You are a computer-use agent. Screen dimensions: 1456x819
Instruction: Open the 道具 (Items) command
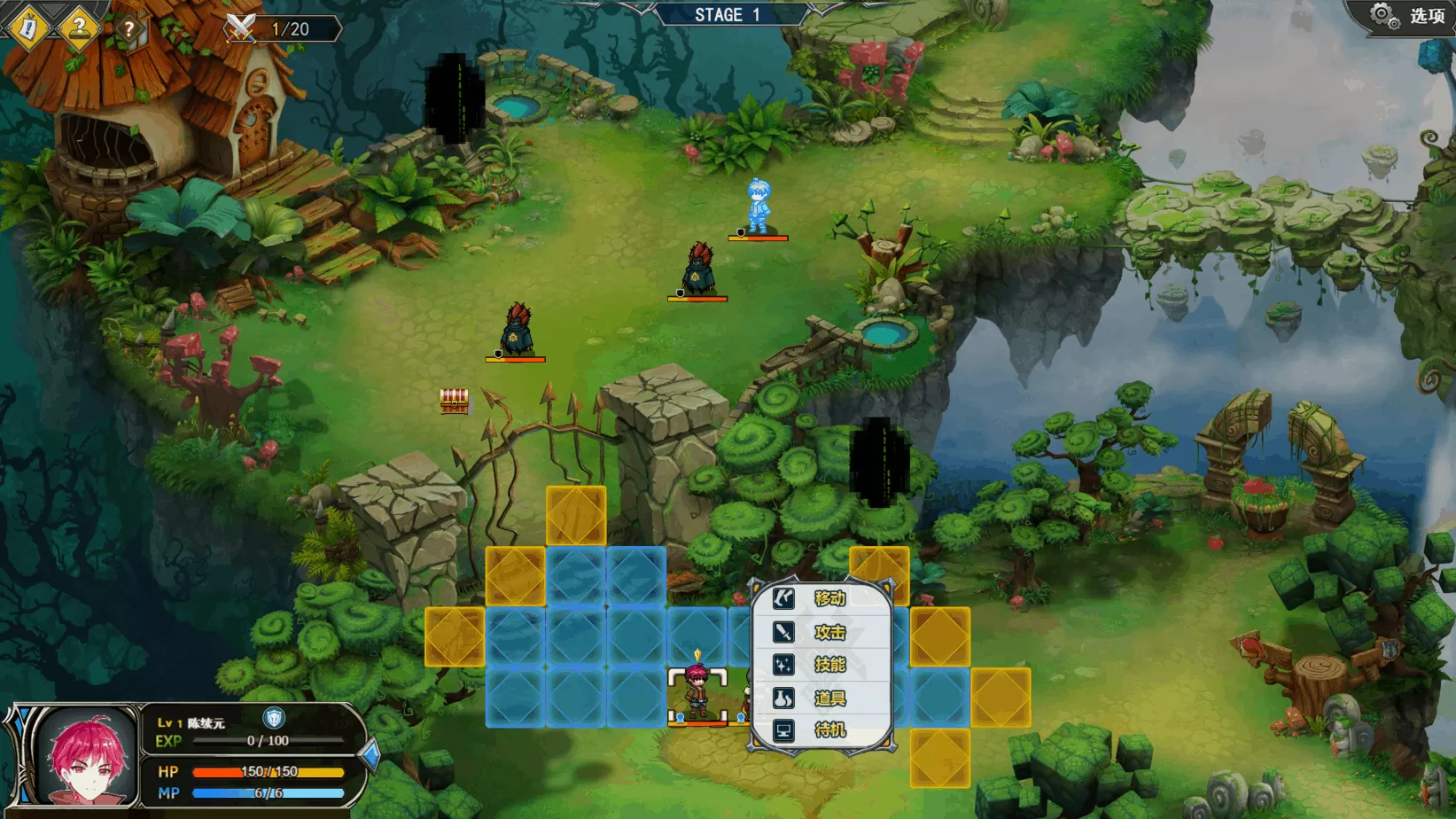click(821, 698)
